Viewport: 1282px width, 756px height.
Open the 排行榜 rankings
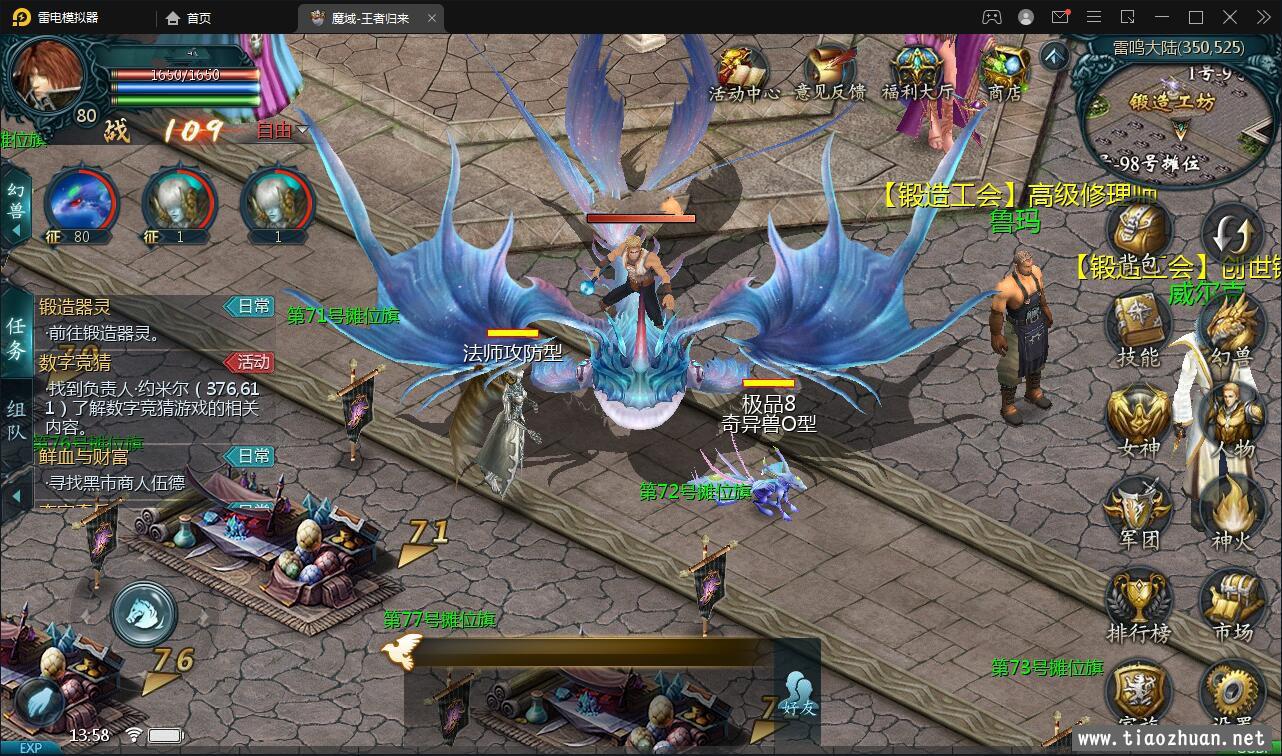(1138, 604)
